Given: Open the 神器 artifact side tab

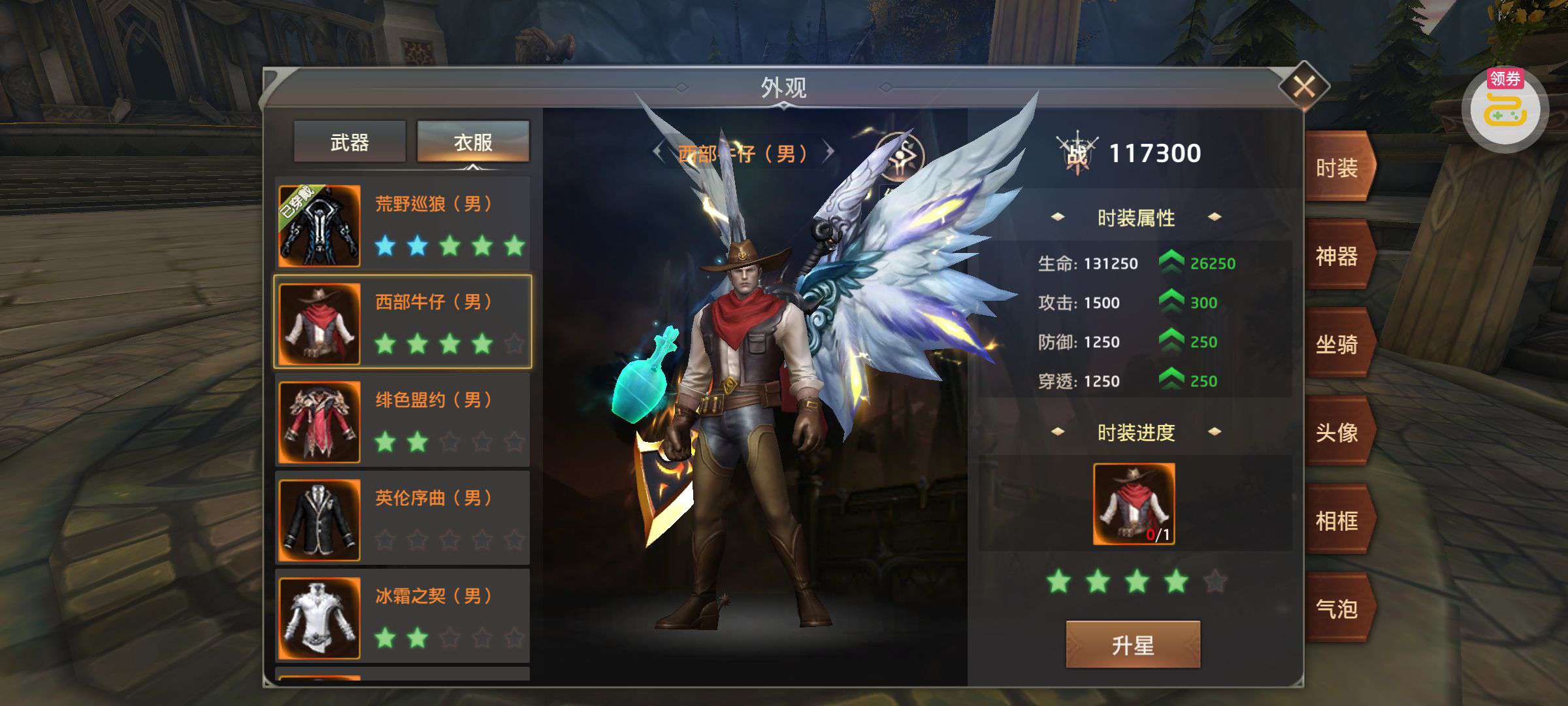Looking at the screenshot, I should point(1338,256).
